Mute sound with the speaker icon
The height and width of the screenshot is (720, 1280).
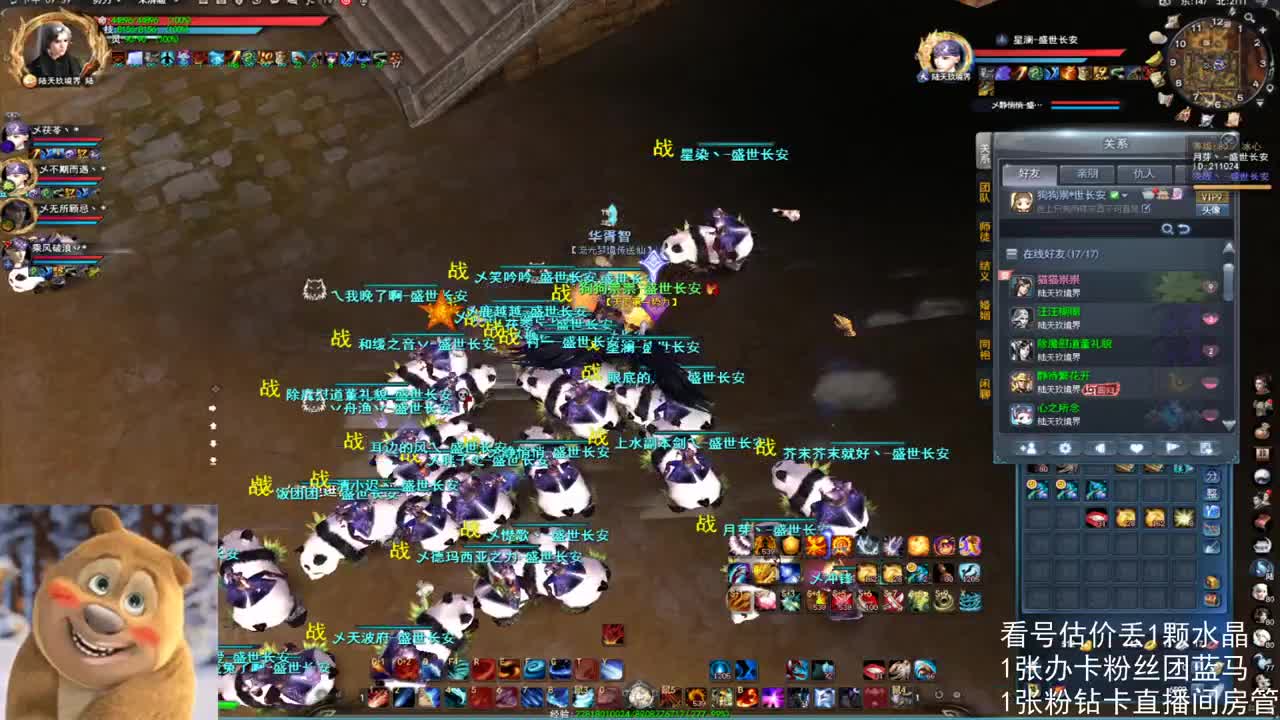(1100, 448)
